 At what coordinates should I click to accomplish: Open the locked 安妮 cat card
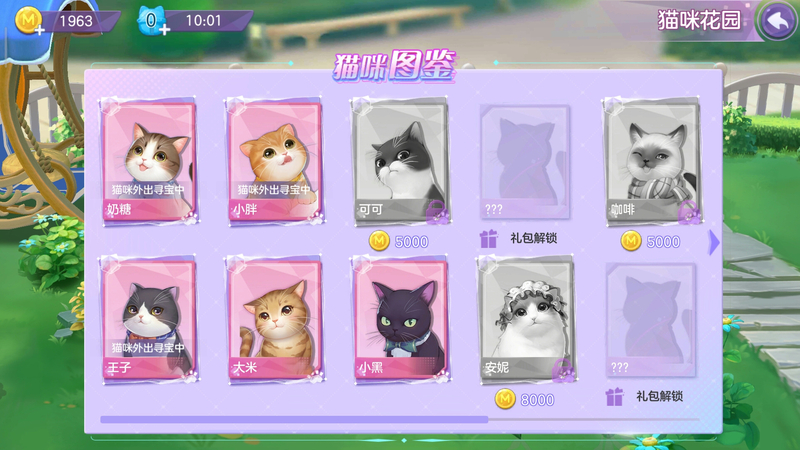tap(525, 319)
